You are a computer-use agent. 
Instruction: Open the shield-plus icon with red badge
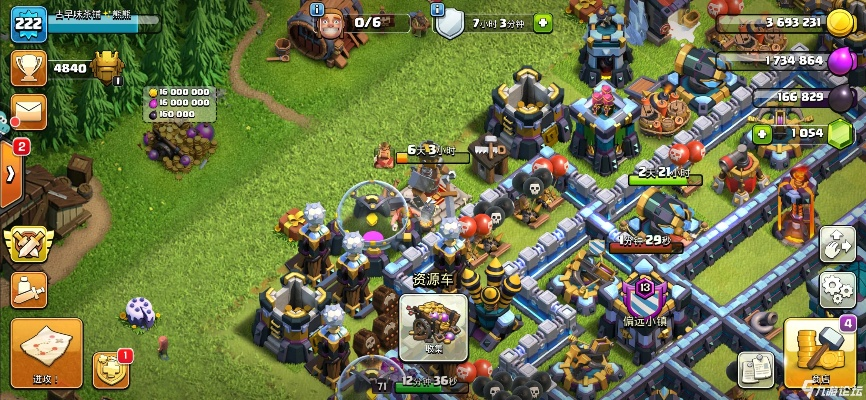coord(109,370)
